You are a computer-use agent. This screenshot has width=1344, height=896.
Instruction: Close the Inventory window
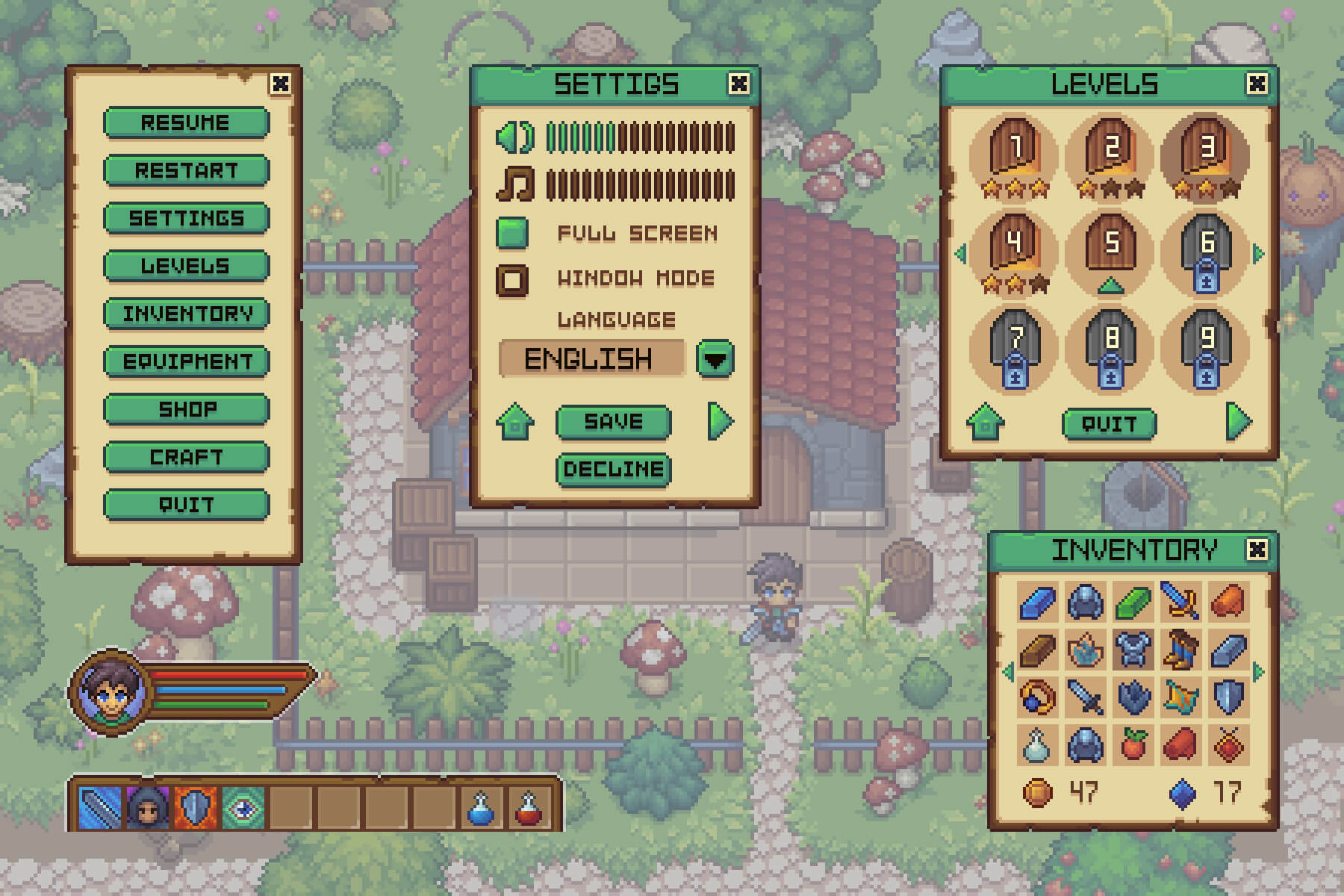click(x=1257, y=550)
